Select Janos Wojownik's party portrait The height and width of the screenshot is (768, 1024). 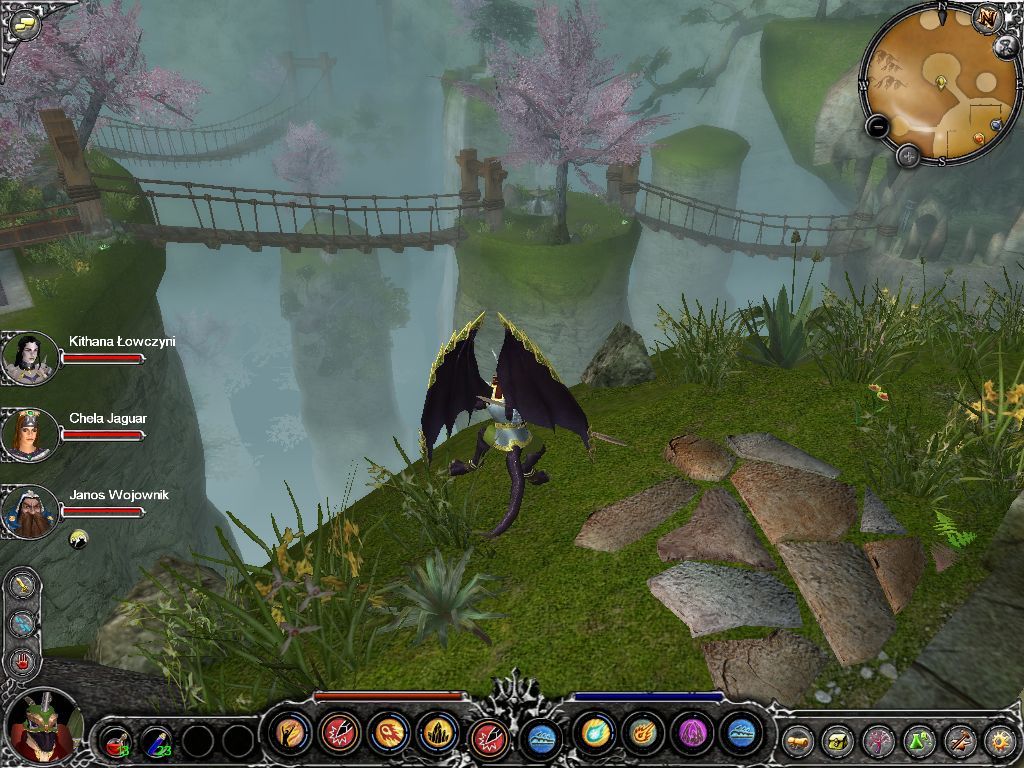pos(29,511)
